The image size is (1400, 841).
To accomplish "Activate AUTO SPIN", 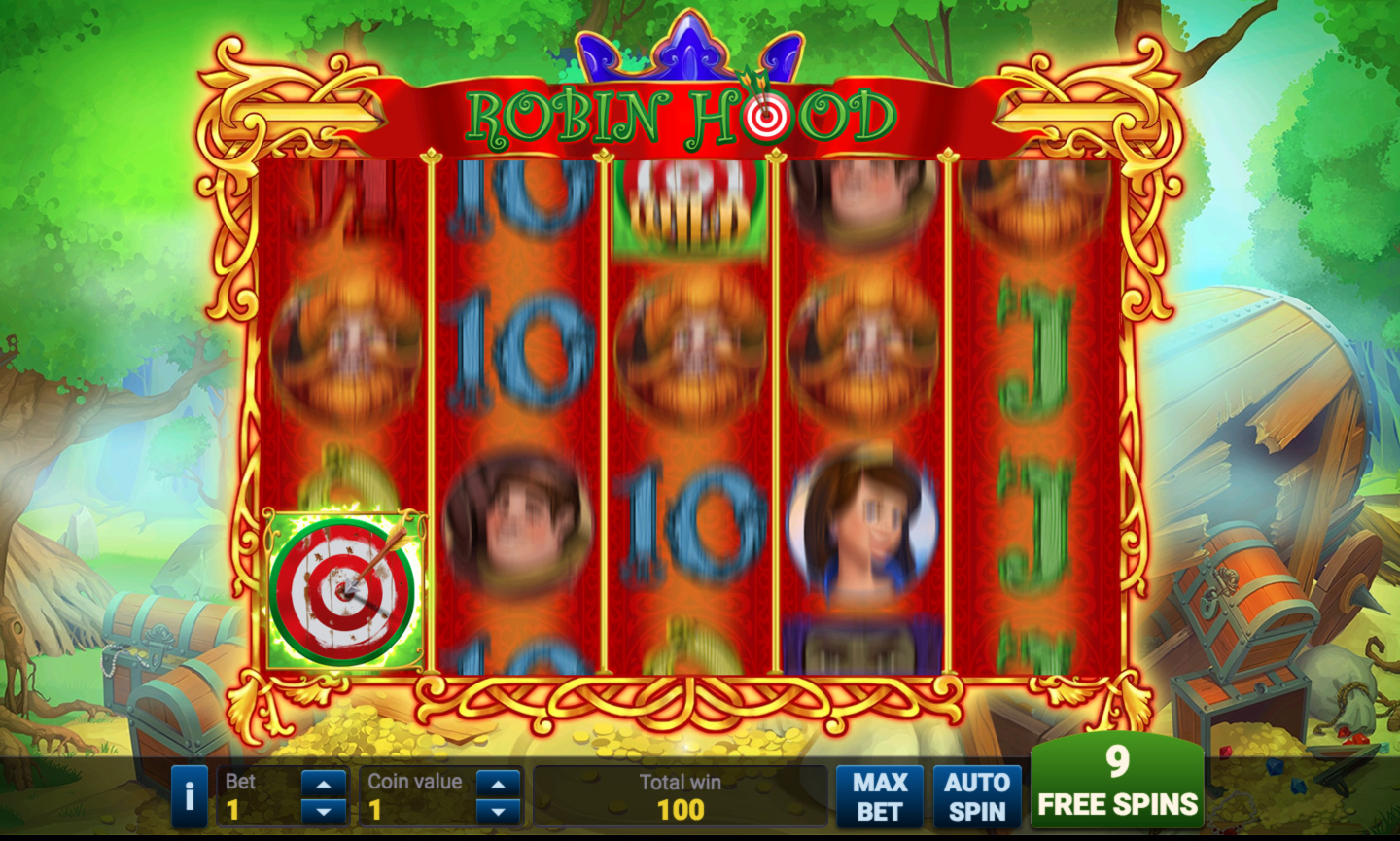I will (976, 795).
